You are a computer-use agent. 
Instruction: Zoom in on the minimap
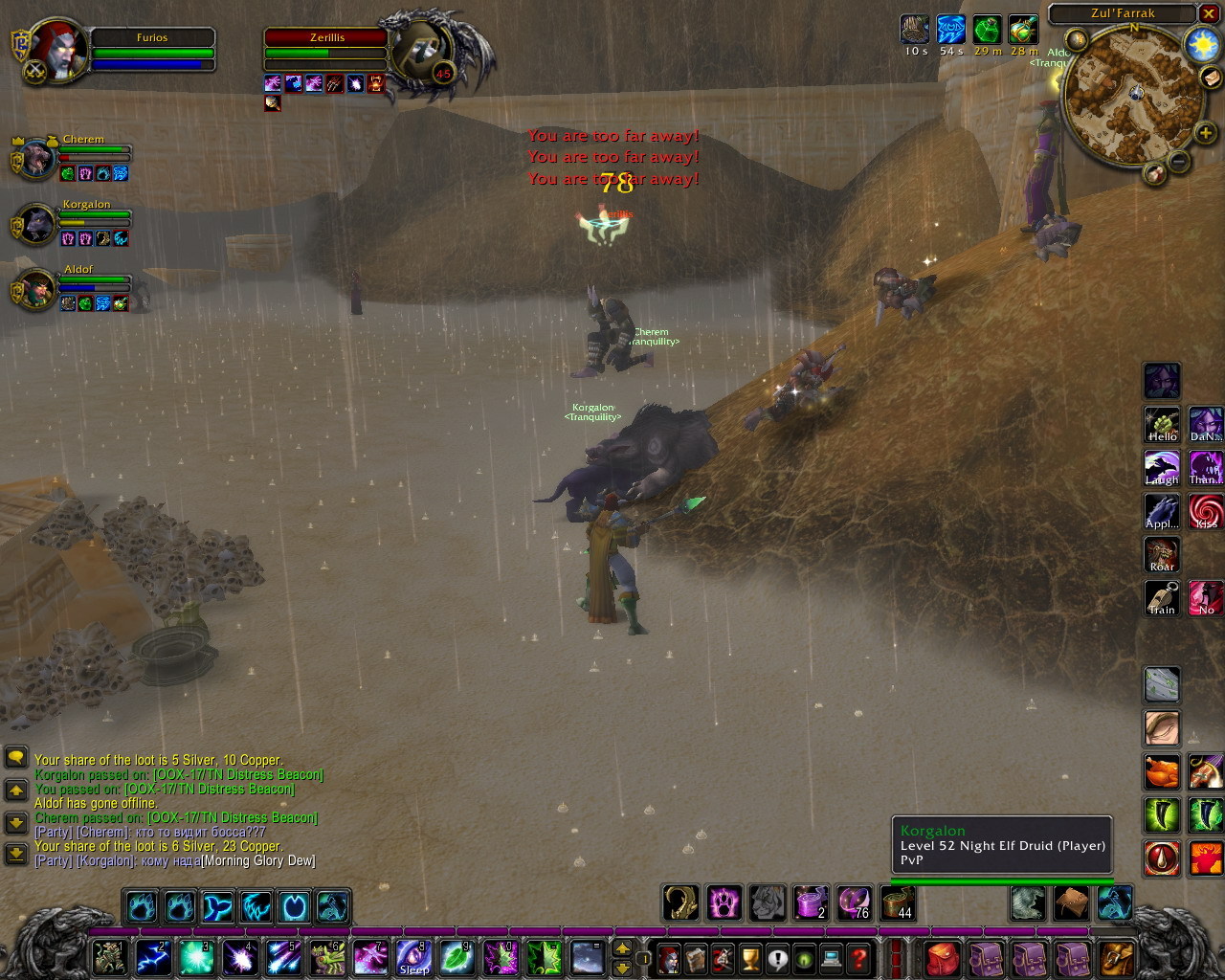1205,133
